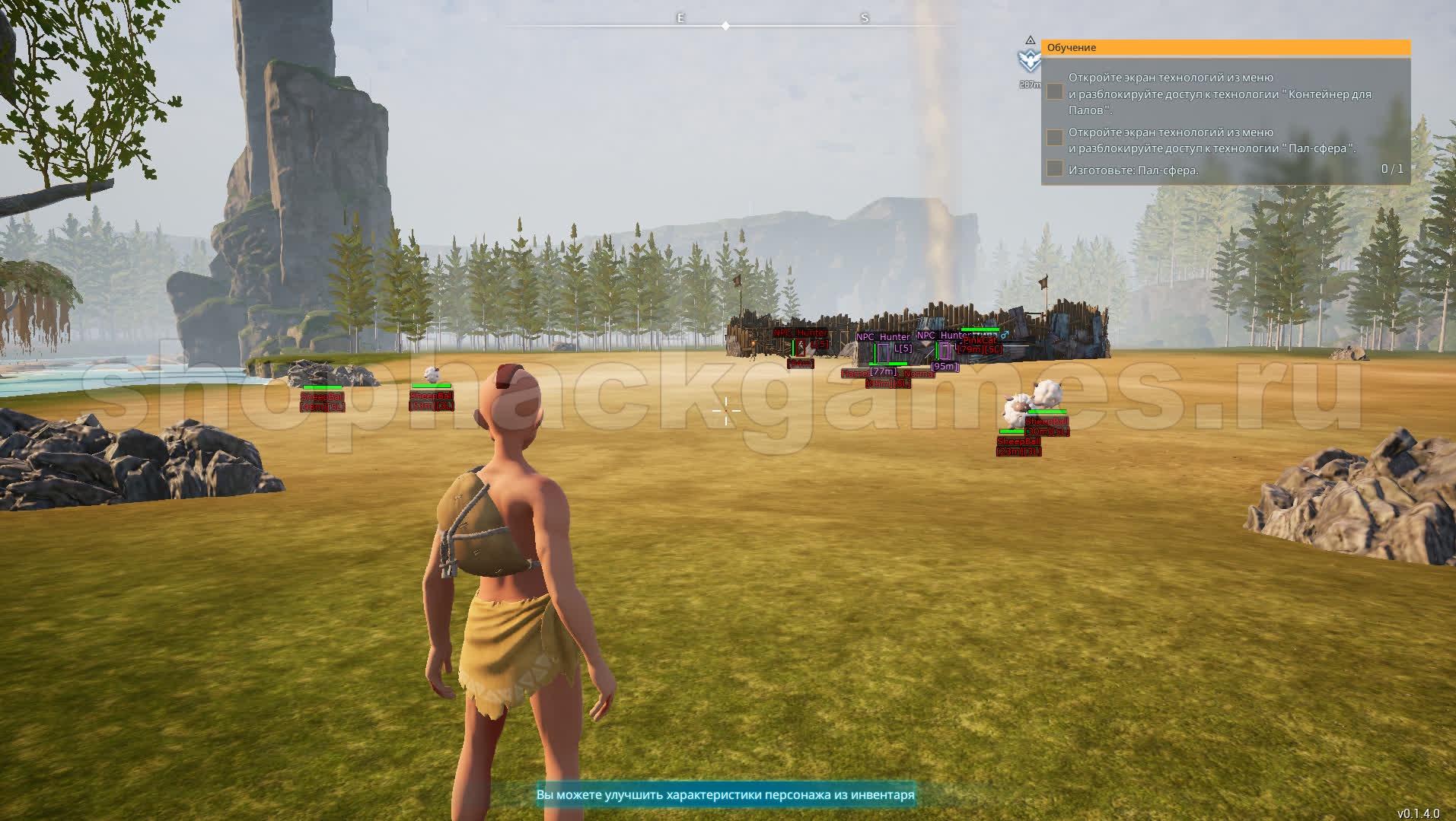Click the winged waypoint marker icon showing 287m
The height and width of the screenshot is (821, 1456).
point(1029,61)
